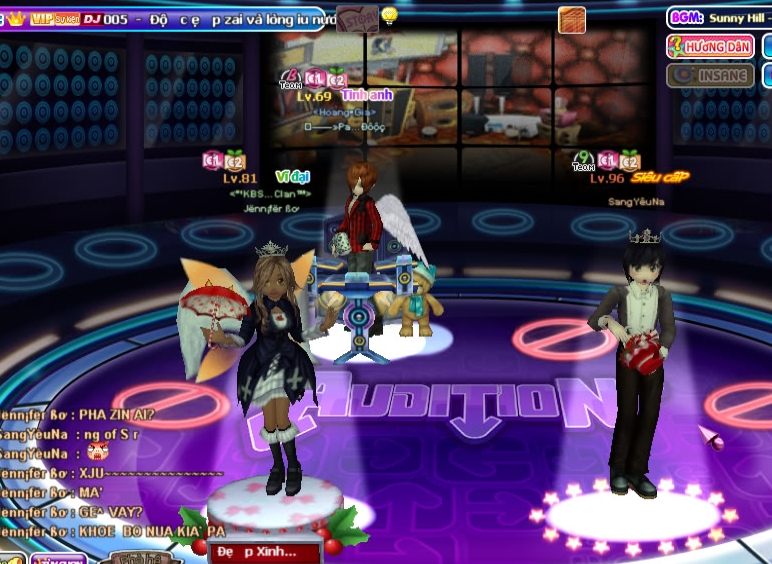This screenshot has height=564, width=772.
Task: Click the yellow lightbulb hint icon
Action: (x=389, y=15)
